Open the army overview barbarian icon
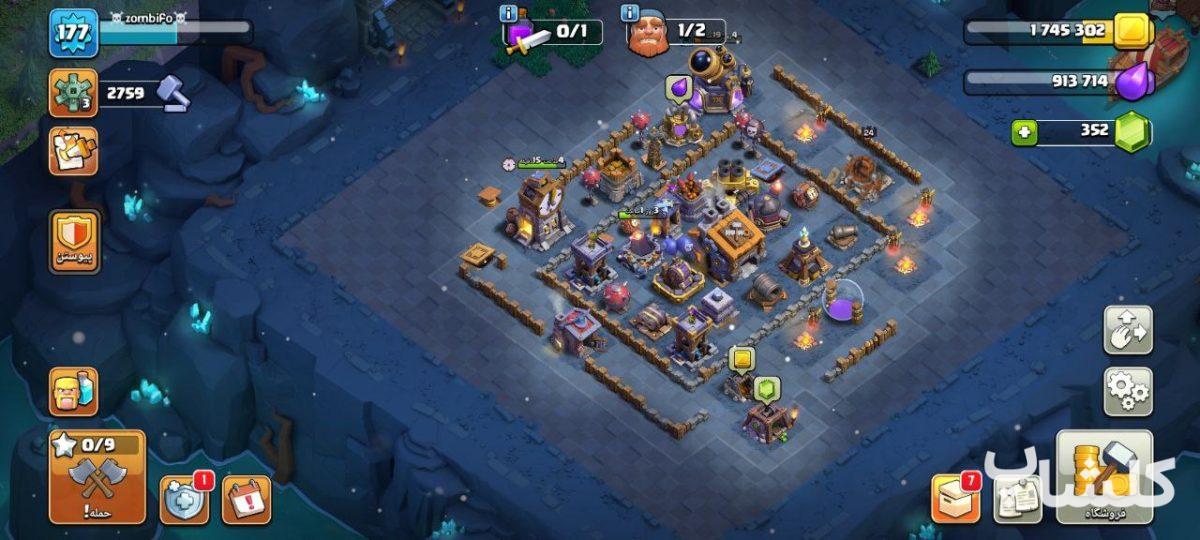The width and height of the screenshot is (1200, 540). [x=74, y=391]
